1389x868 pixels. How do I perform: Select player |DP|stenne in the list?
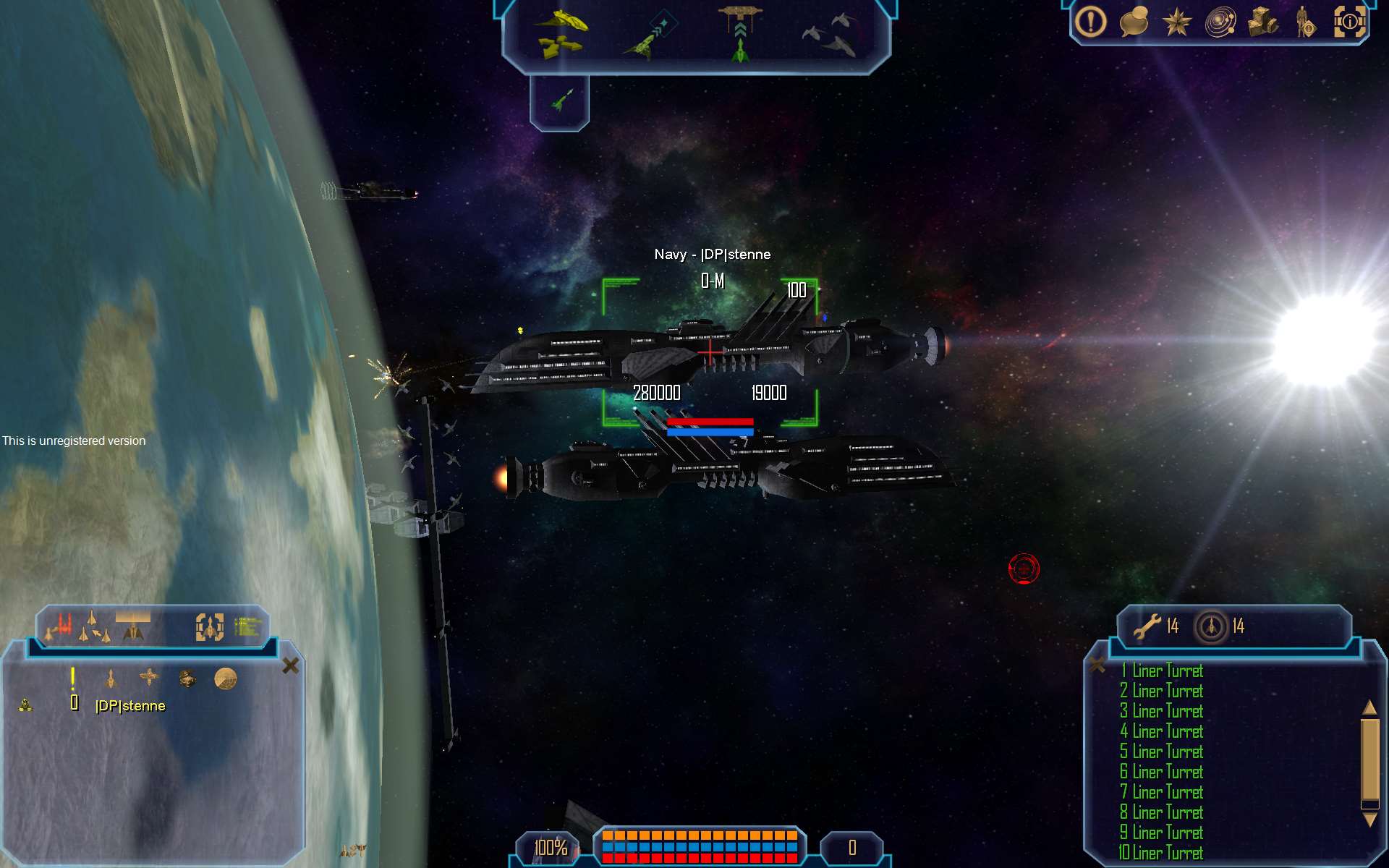point(130,706)
